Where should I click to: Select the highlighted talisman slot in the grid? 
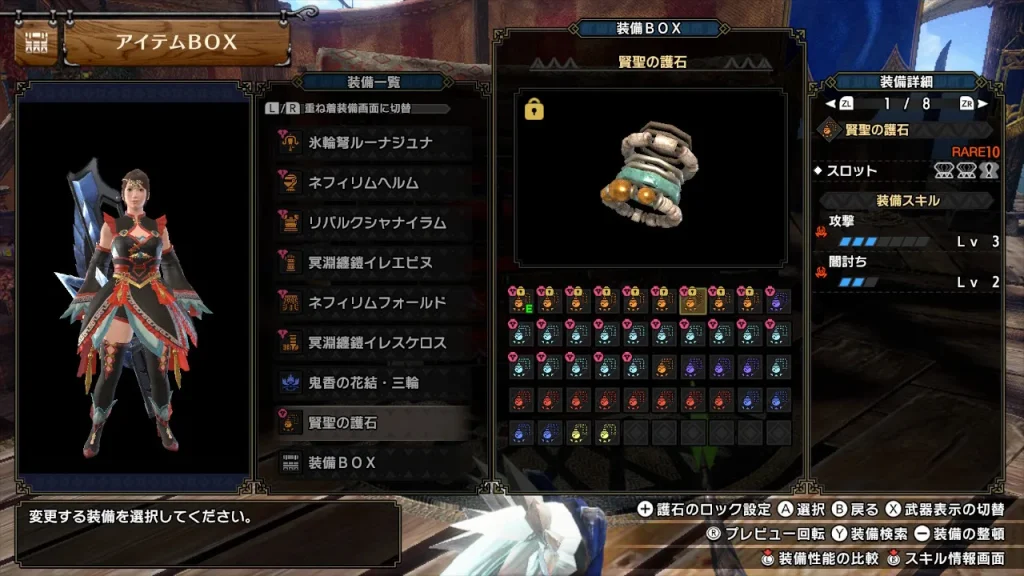tap(692, 301)
